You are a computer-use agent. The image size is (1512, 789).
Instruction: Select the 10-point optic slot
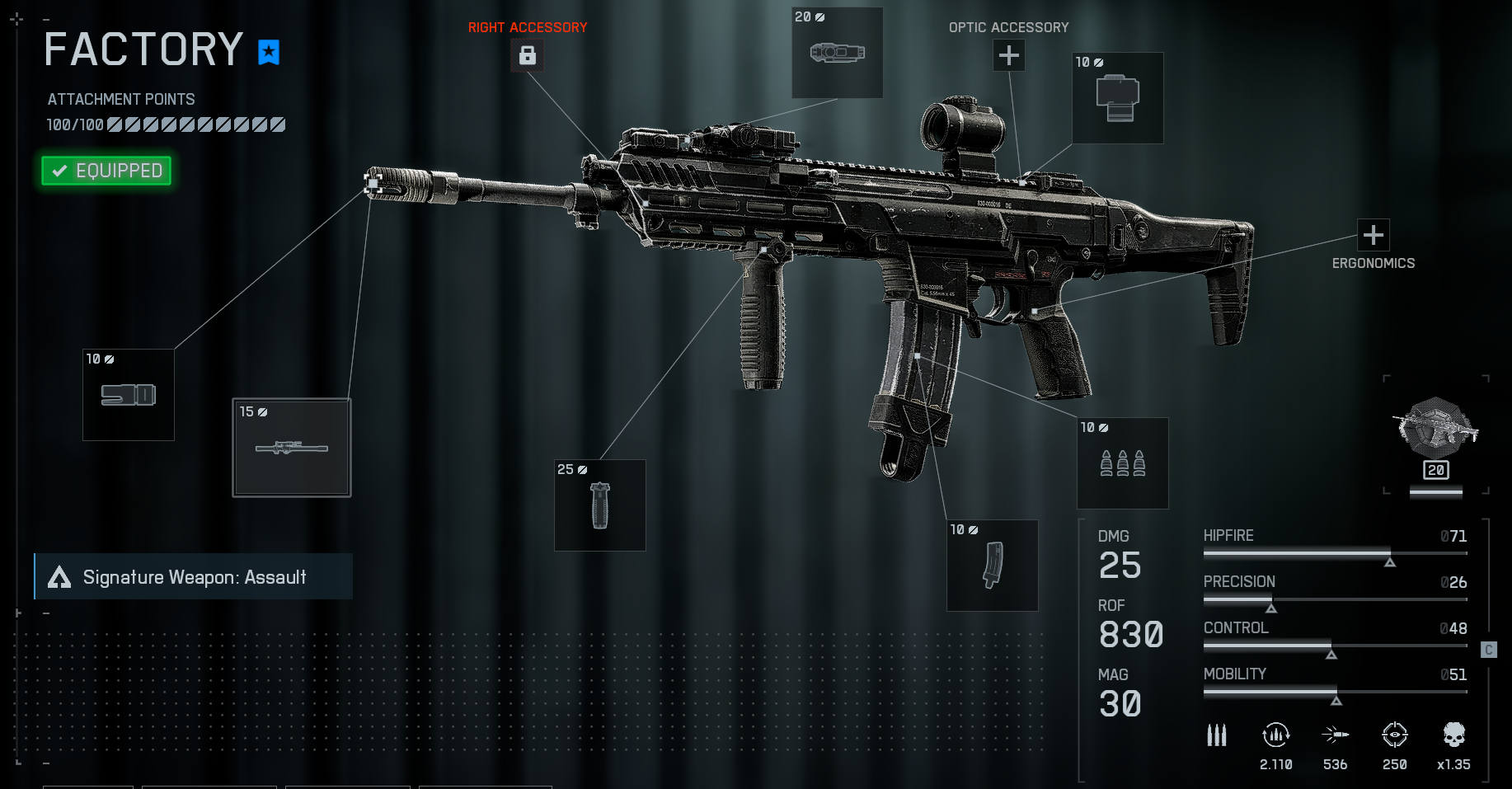pyautogui.click(x=1117, y=98)
